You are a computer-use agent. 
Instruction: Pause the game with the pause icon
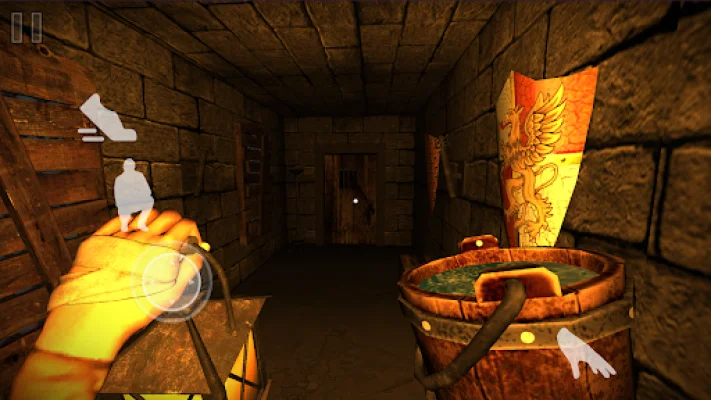point(27,27)
